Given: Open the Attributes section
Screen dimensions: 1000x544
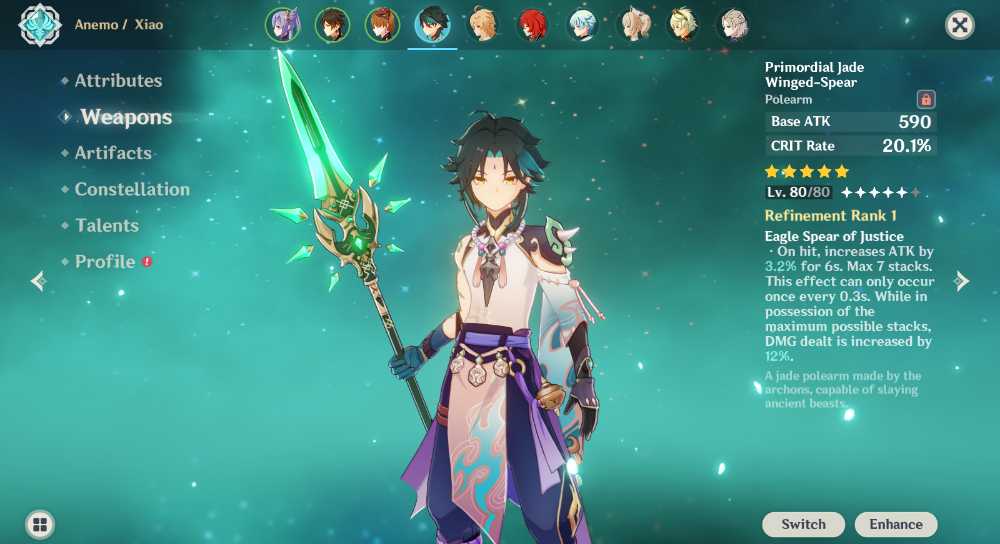Looking at the screenshot, I should tap(118, 81).
